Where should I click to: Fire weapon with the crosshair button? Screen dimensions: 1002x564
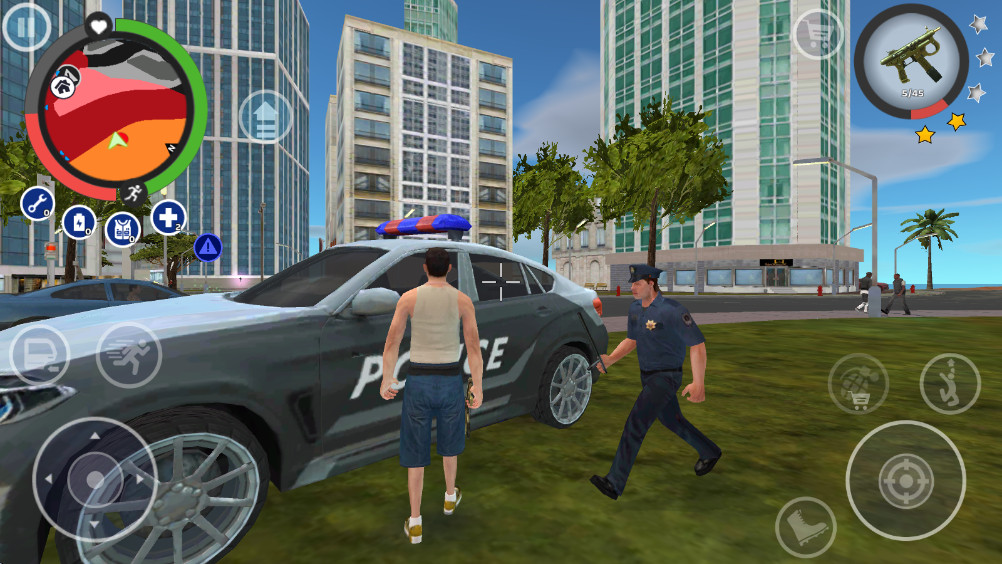905,480
